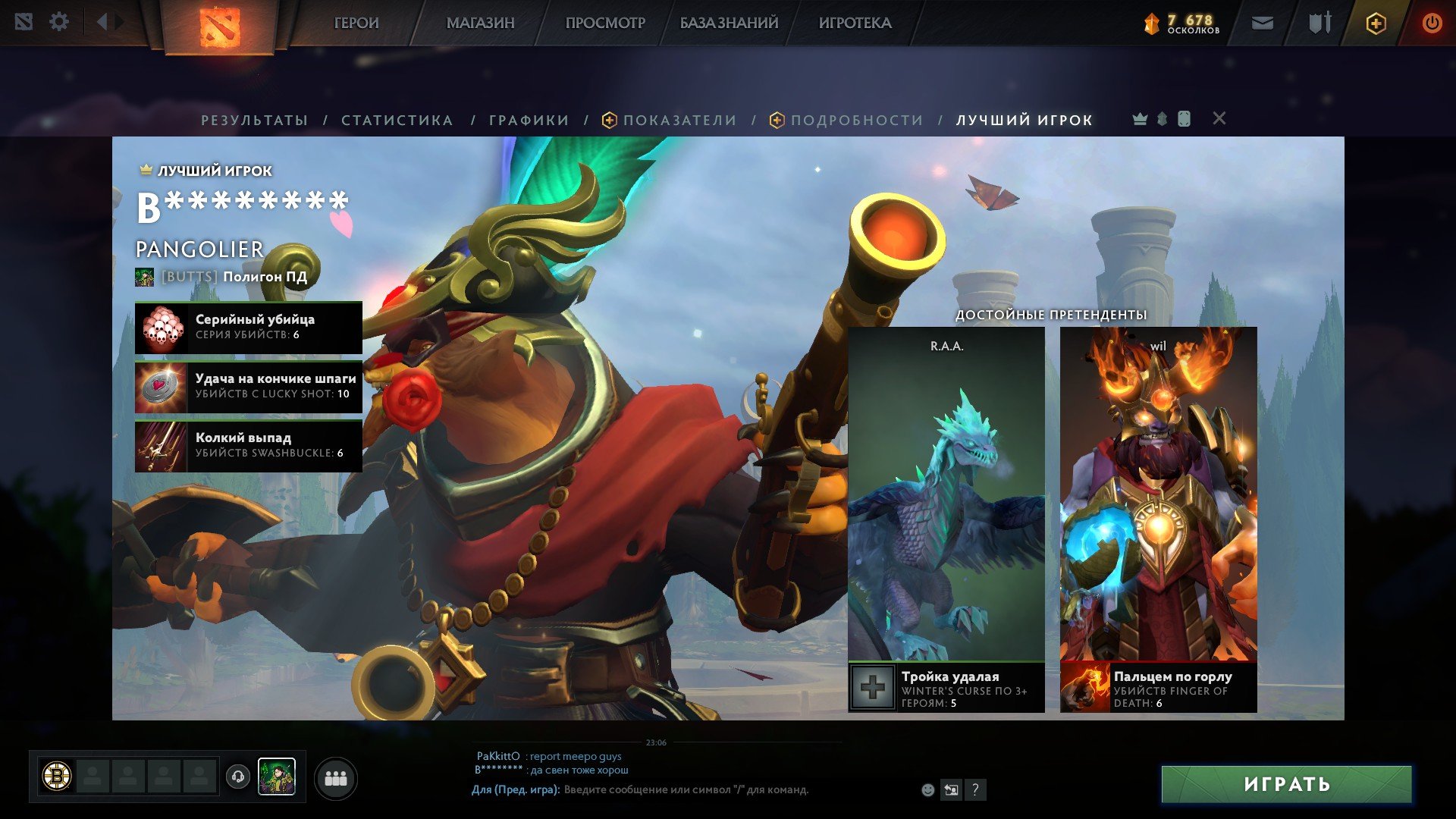Click the green Играть button

[x=1286, y=784]
